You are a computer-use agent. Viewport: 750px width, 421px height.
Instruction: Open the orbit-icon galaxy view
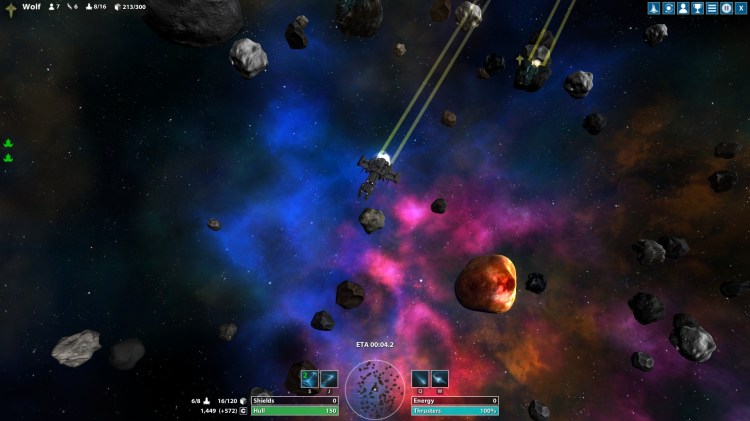pos(669,8)
